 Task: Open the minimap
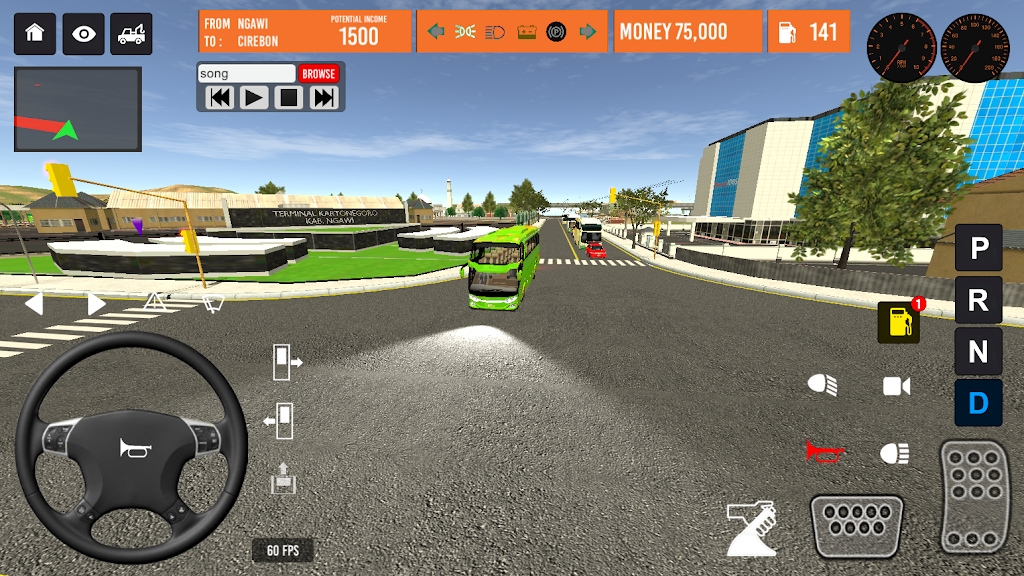coord(78,109)
